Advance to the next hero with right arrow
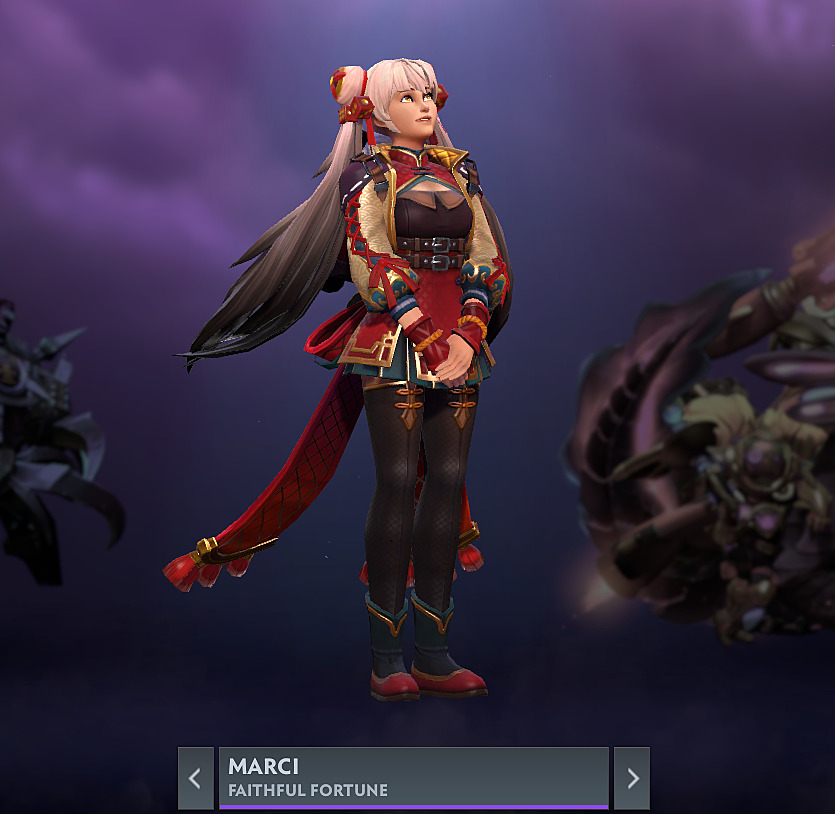Screen dimensions: 835x814 [x=632, y=778]
